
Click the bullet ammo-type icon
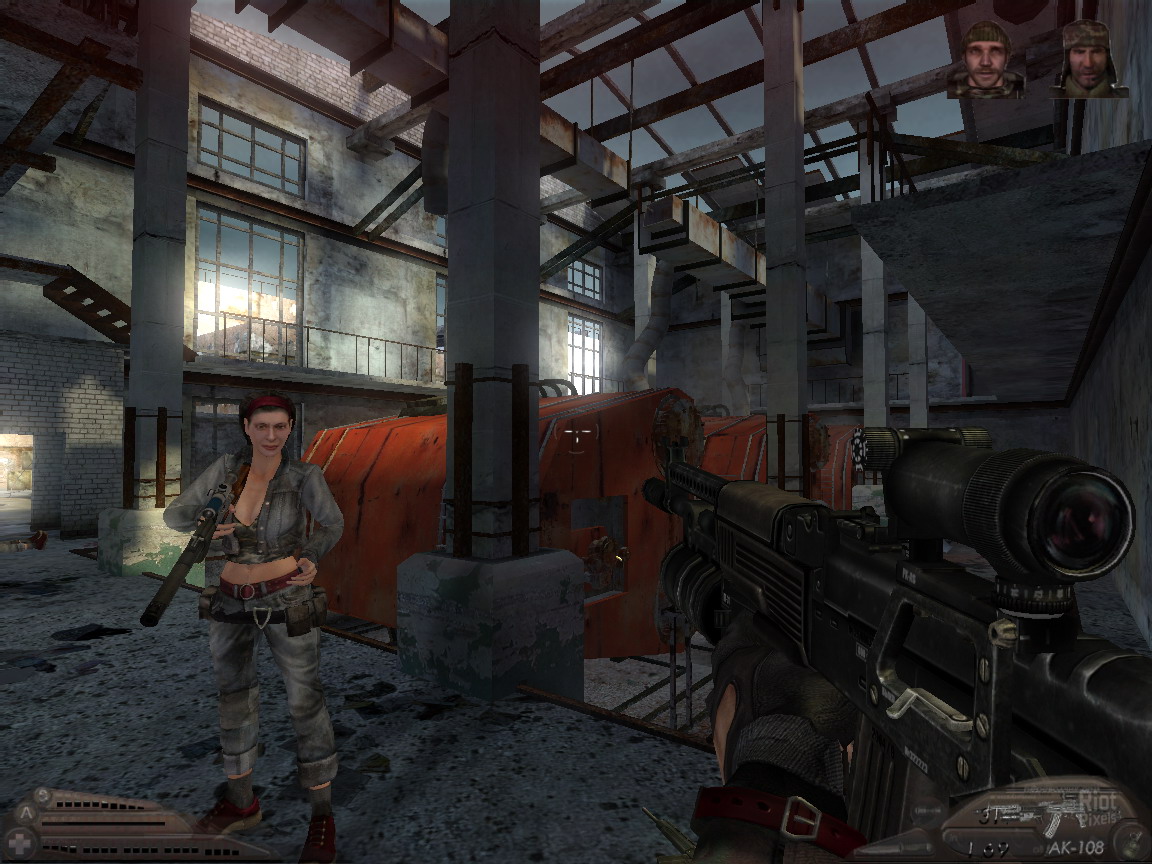coord(928,809)
